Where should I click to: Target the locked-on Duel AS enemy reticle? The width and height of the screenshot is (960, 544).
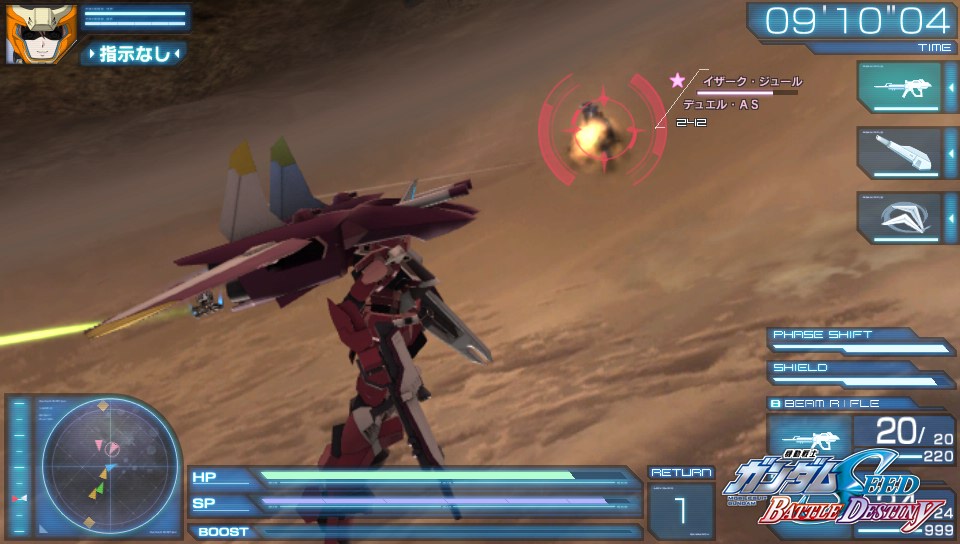[x=598, y=130]
